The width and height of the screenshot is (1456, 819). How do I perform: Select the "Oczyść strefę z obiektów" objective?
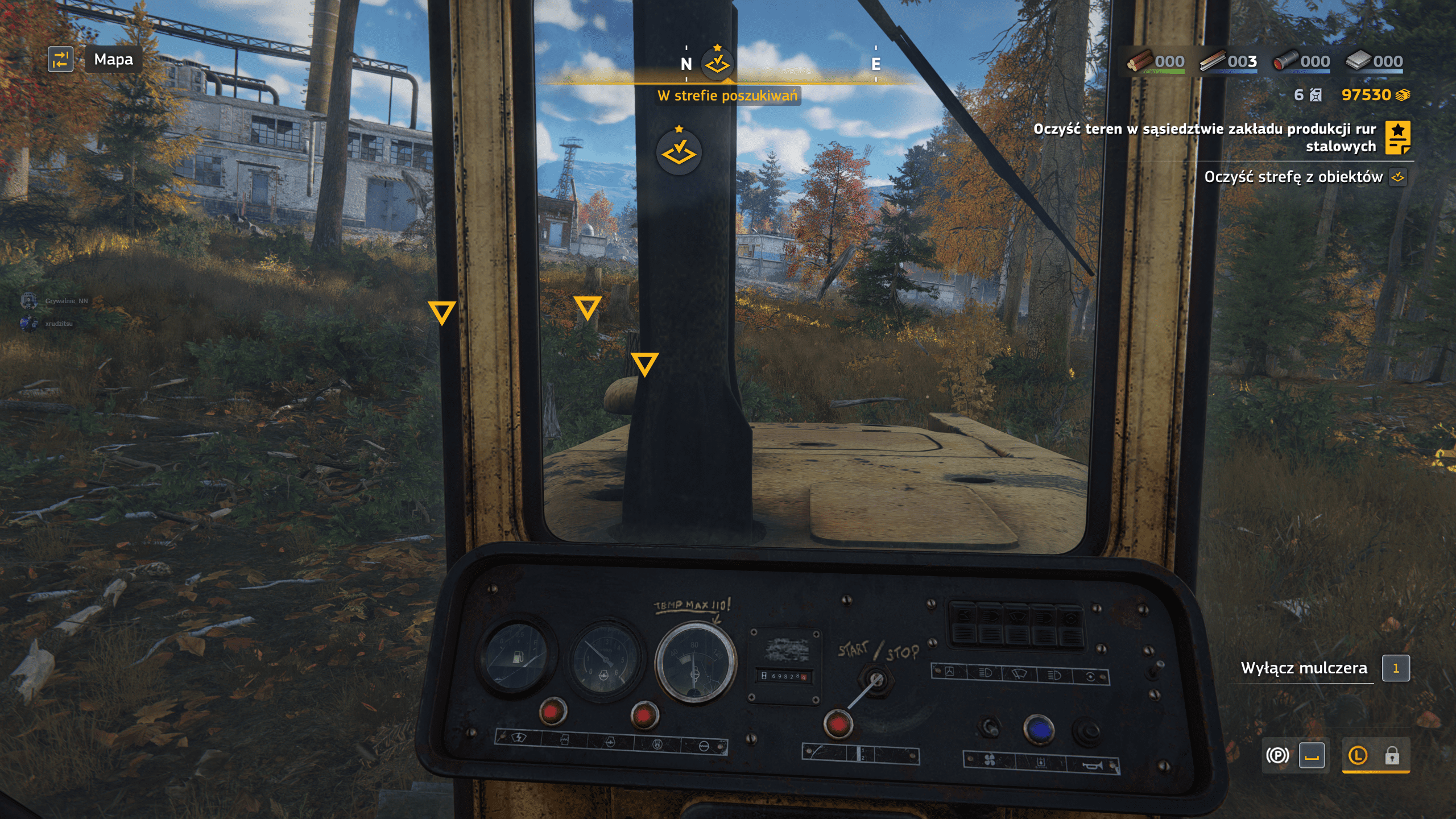(x=1293, y=177)
